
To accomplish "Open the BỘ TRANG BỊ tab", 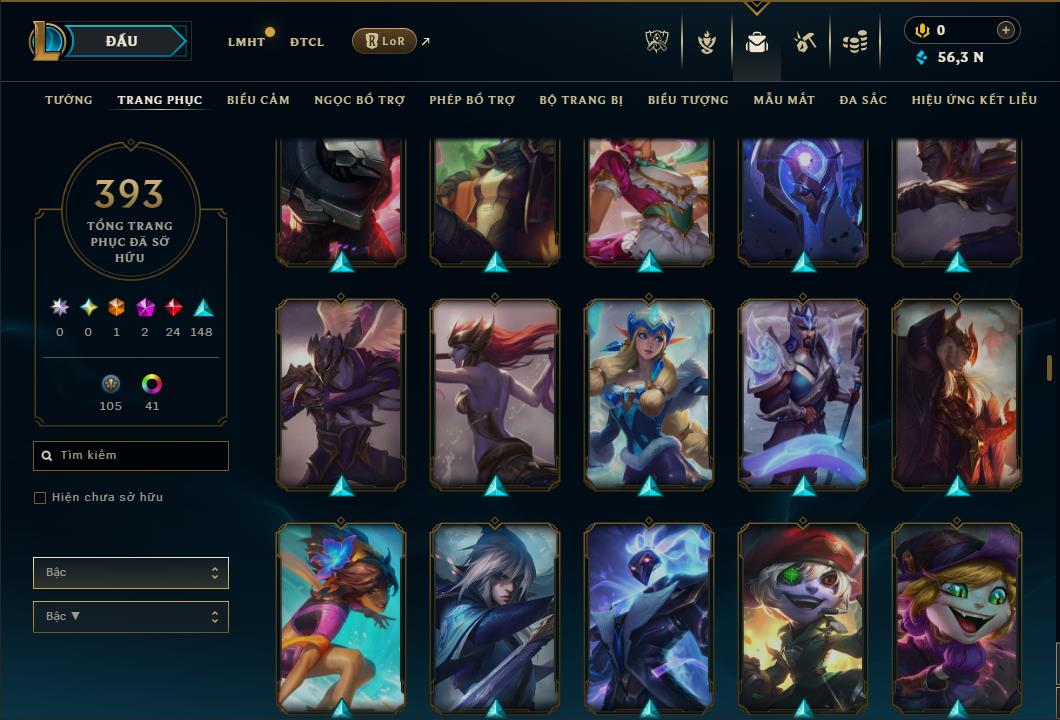I will (581, 100).
